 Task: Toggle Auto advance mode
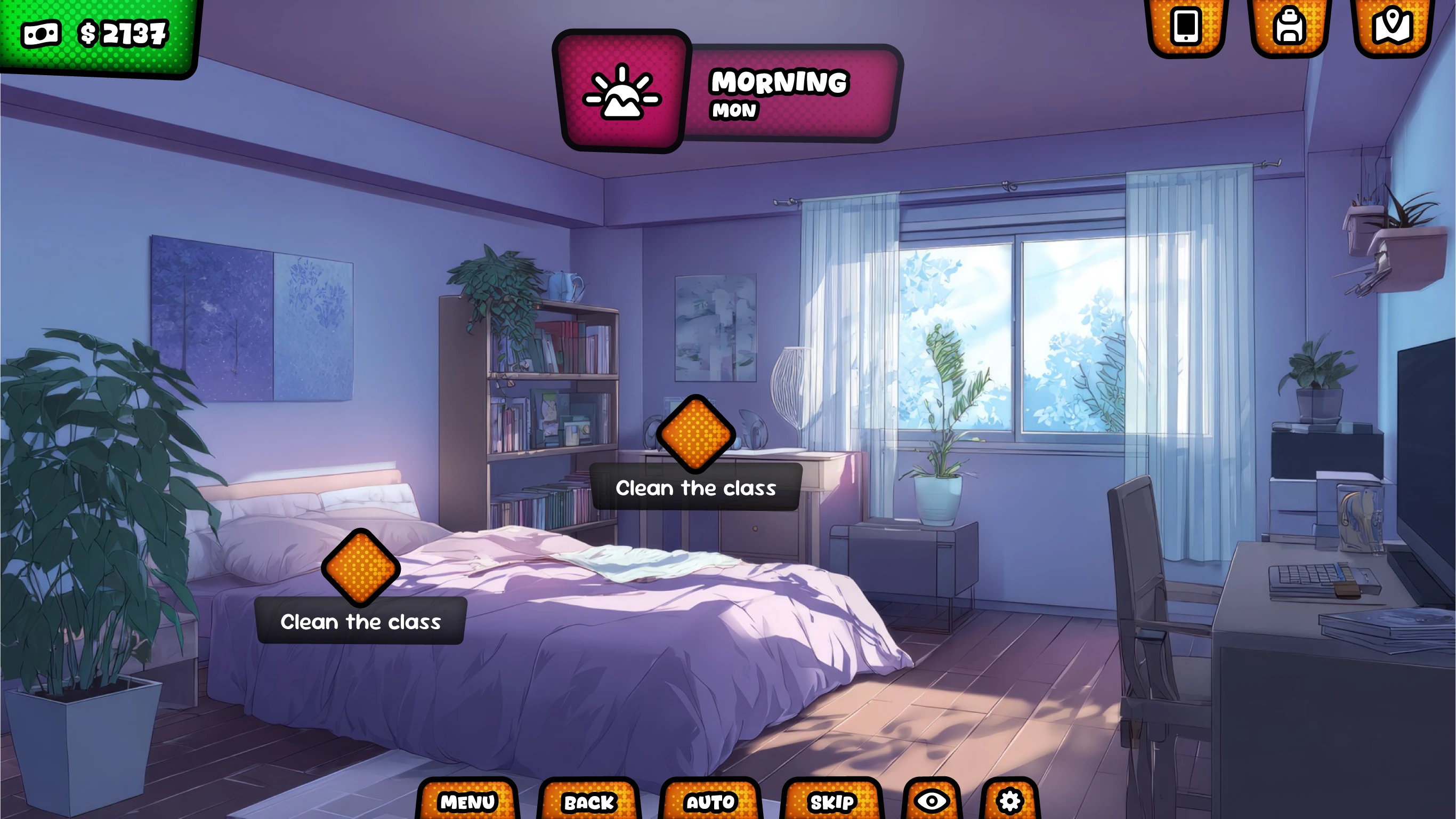(710, 801)
